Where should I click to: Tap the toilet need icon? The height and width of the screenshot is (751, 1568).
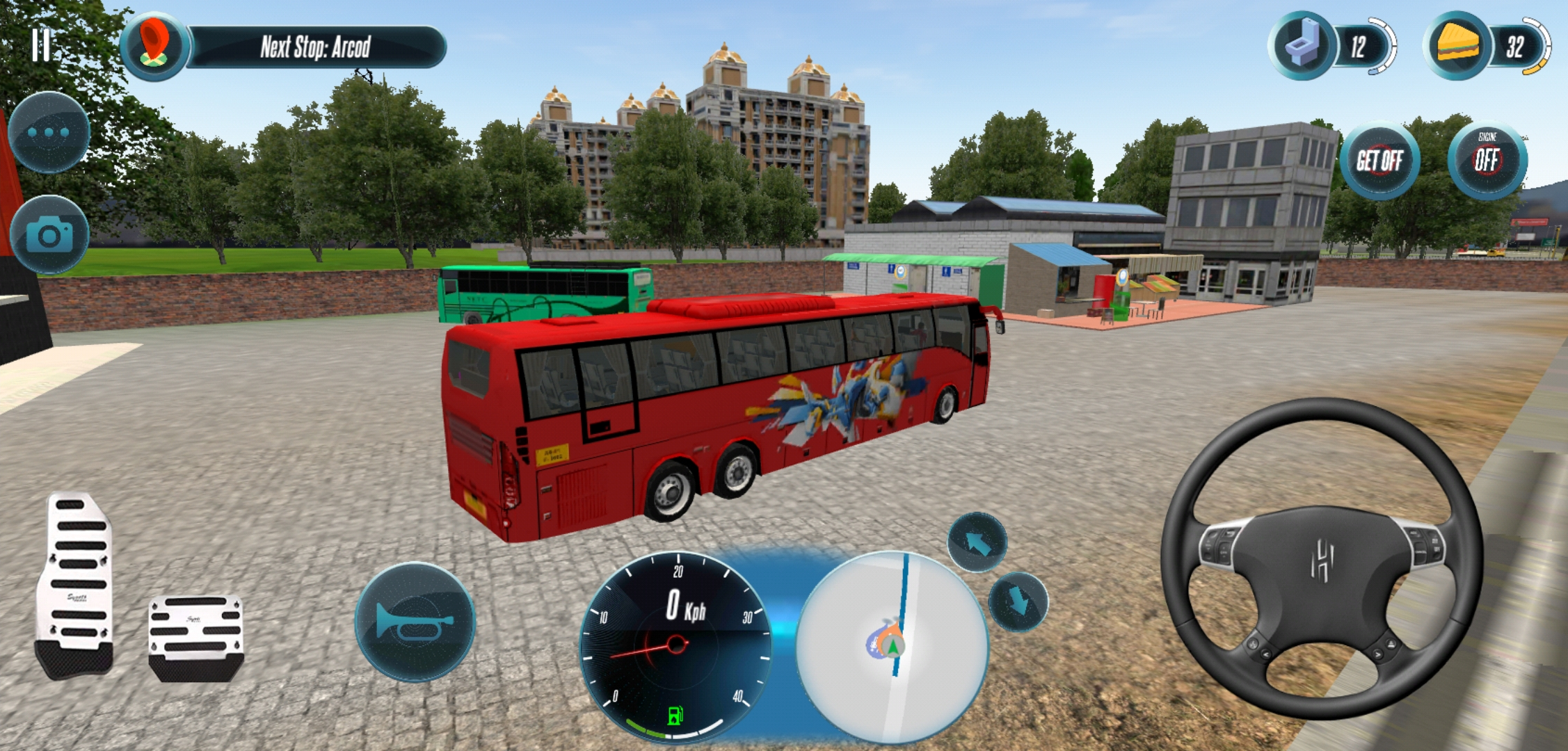click(x=1302, y=47)
